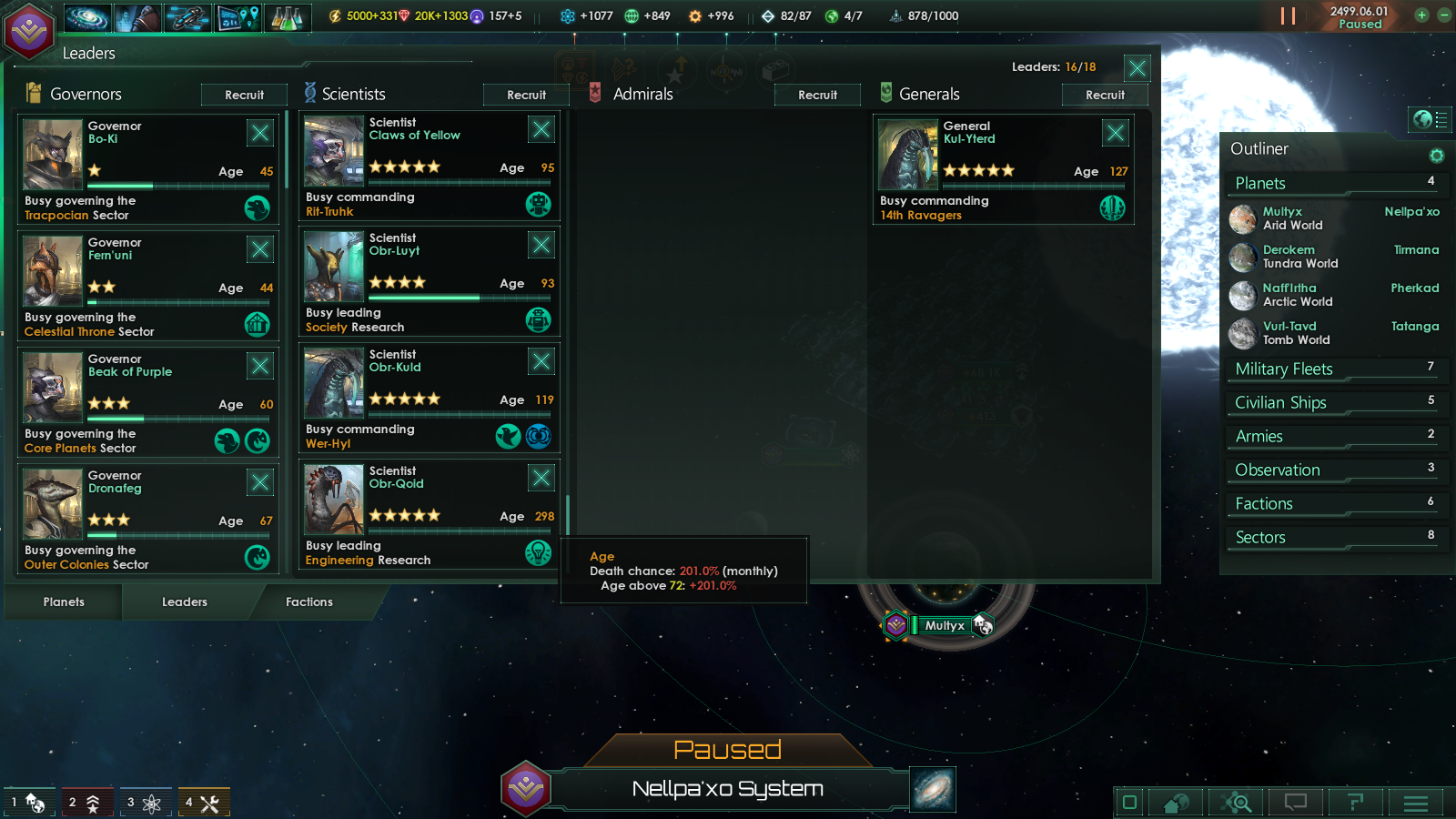
Task: Toggle the outliner settings gear
Action: pos(1437,156)
